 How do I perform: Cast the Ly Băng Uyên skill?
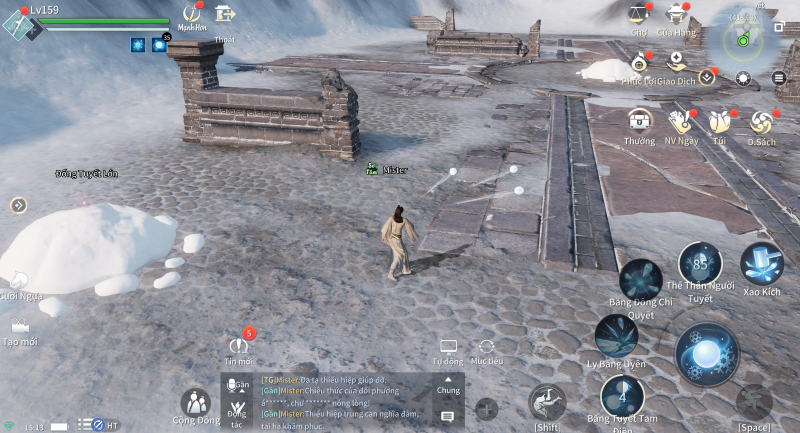[x=616, y=335]
